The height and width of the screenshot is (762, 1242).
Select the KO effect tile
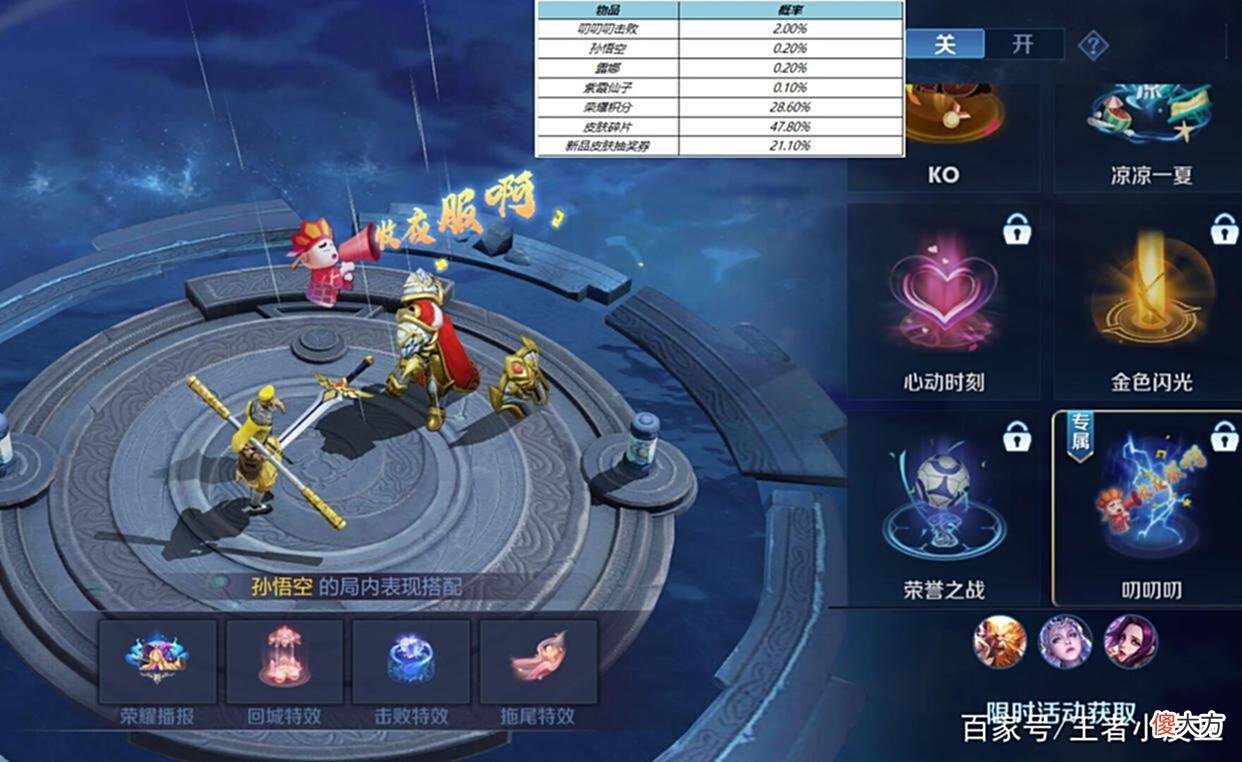[943, 135]
